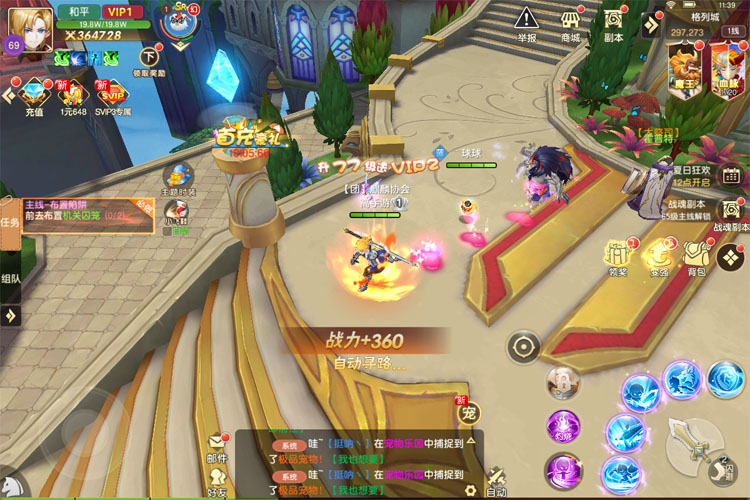
Task: Open the 商城 shop
Action: click(x=571, y=23)
